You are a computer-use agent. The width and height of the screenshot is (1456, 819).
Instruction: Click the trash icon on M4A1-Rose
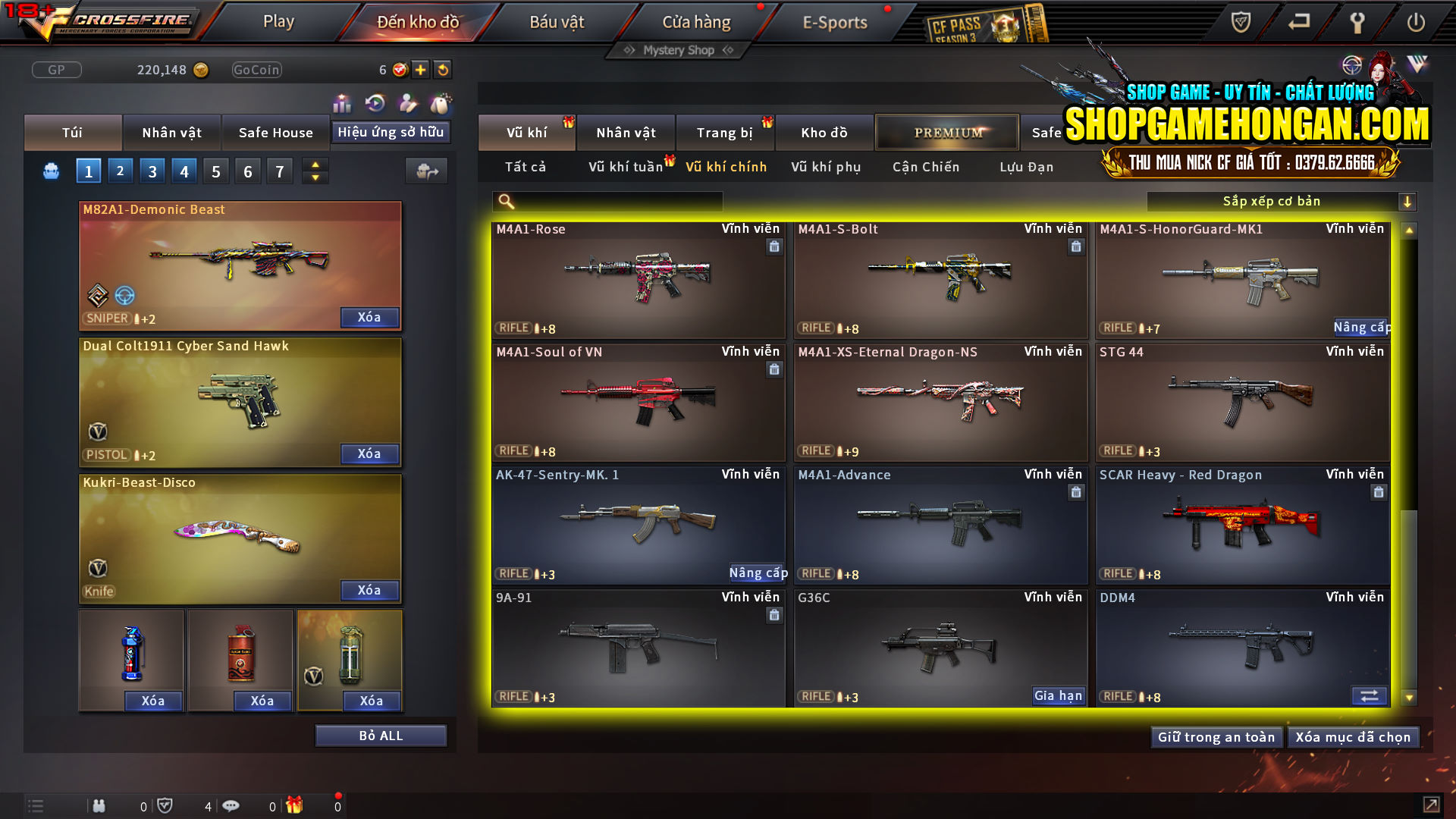(x=774, y=246)
